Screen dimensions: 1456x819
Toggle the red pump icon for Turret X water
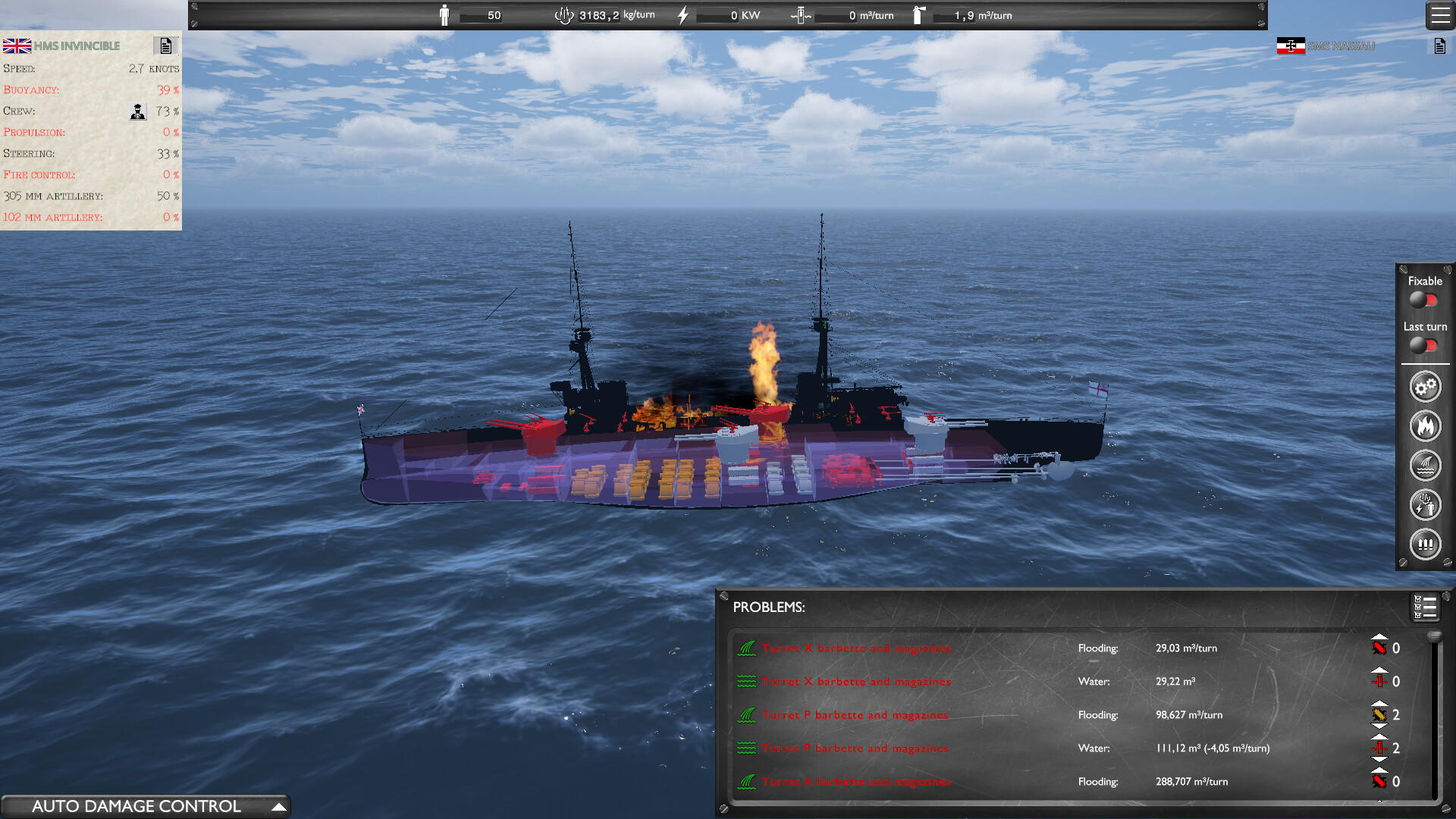(x=1381, y=681)
